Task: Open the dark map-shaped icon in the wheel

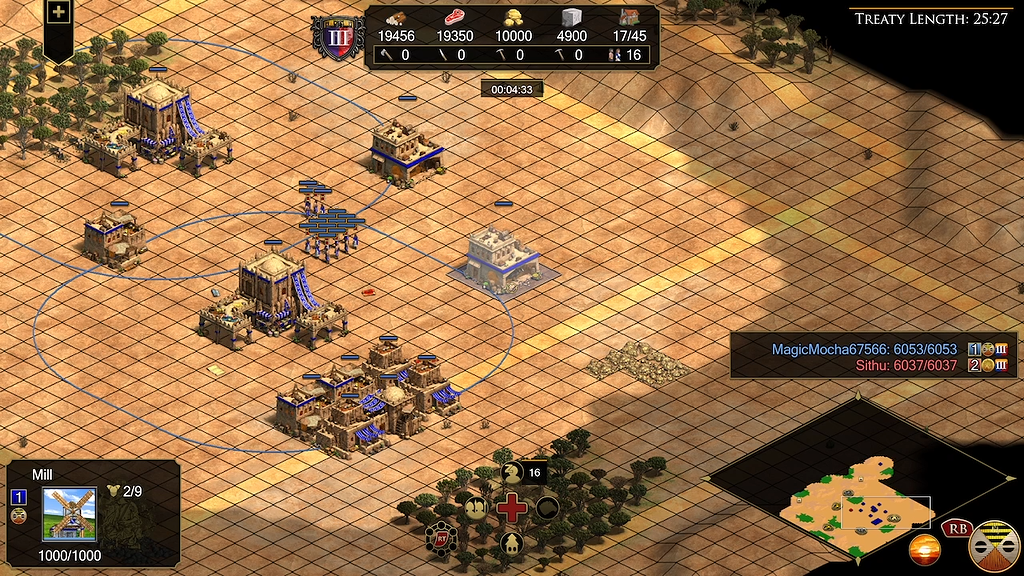Action: (548, 507)
